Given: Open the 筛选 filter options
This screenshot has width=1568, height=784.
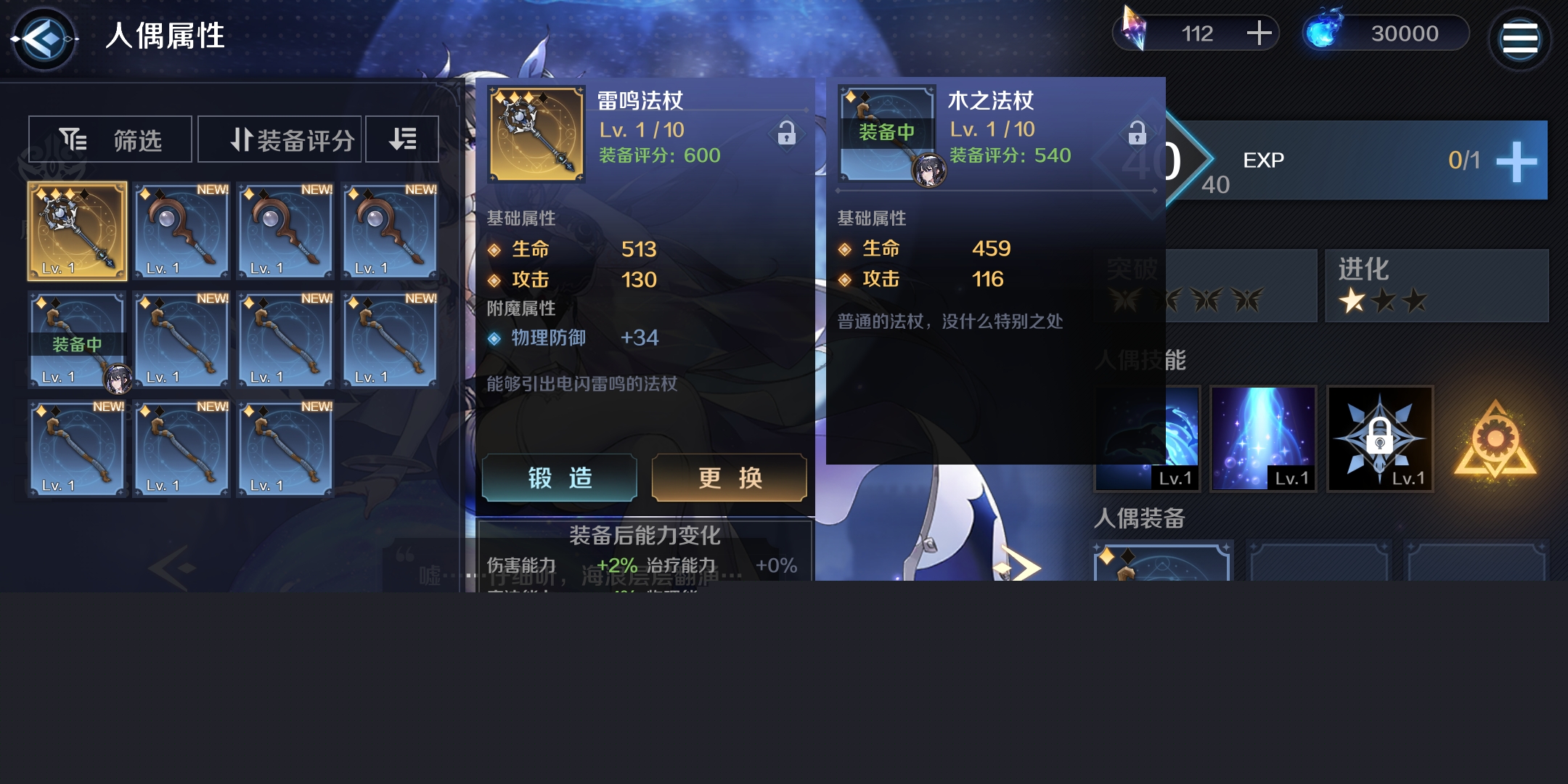Looking at the screenshot, I should point(110,139).
